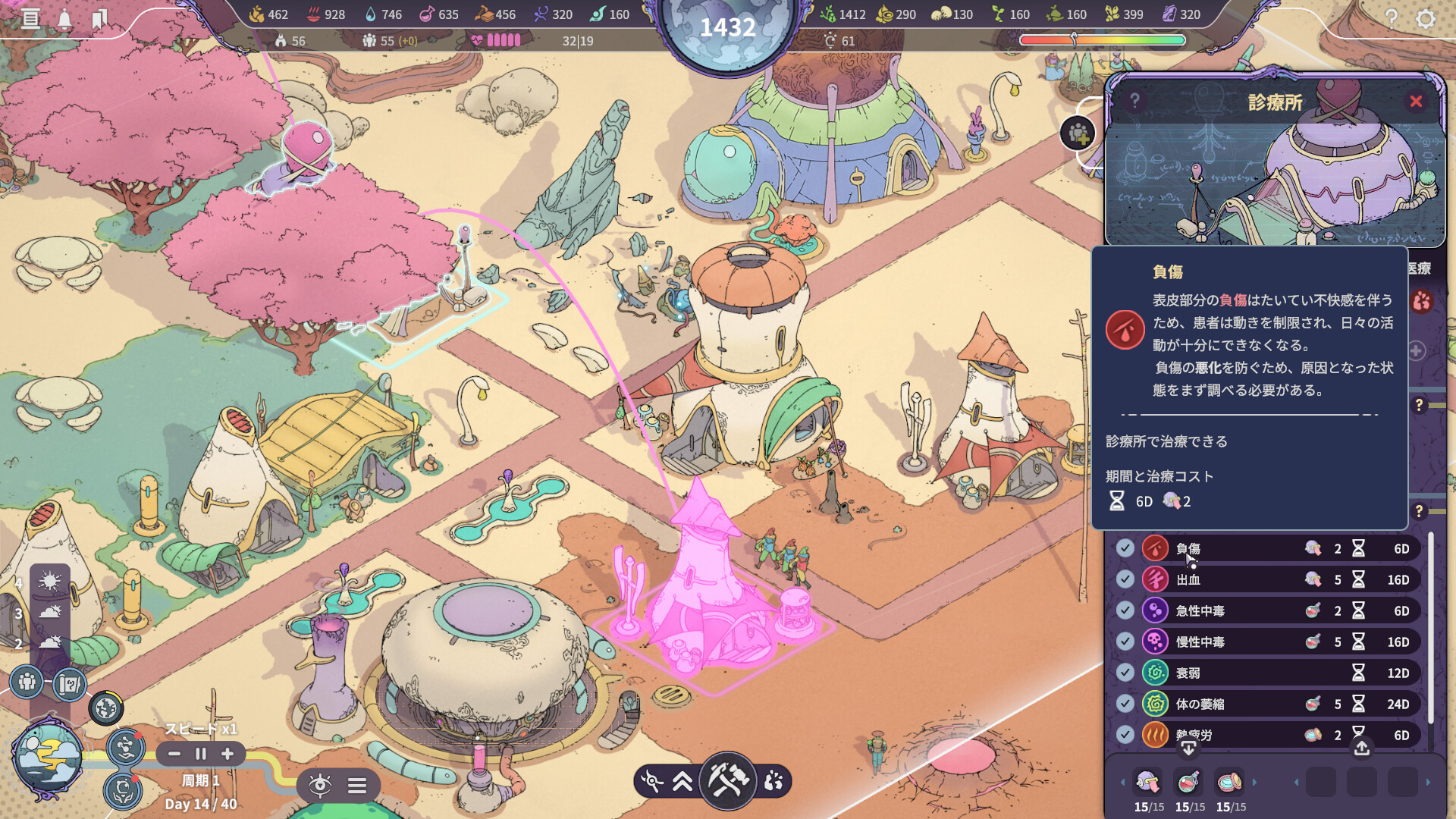Image resolution: width=1456 pixels, height=819 pixels.
Task: Pause the game speed
Action: pyautogui.click(x=201, y=754)
